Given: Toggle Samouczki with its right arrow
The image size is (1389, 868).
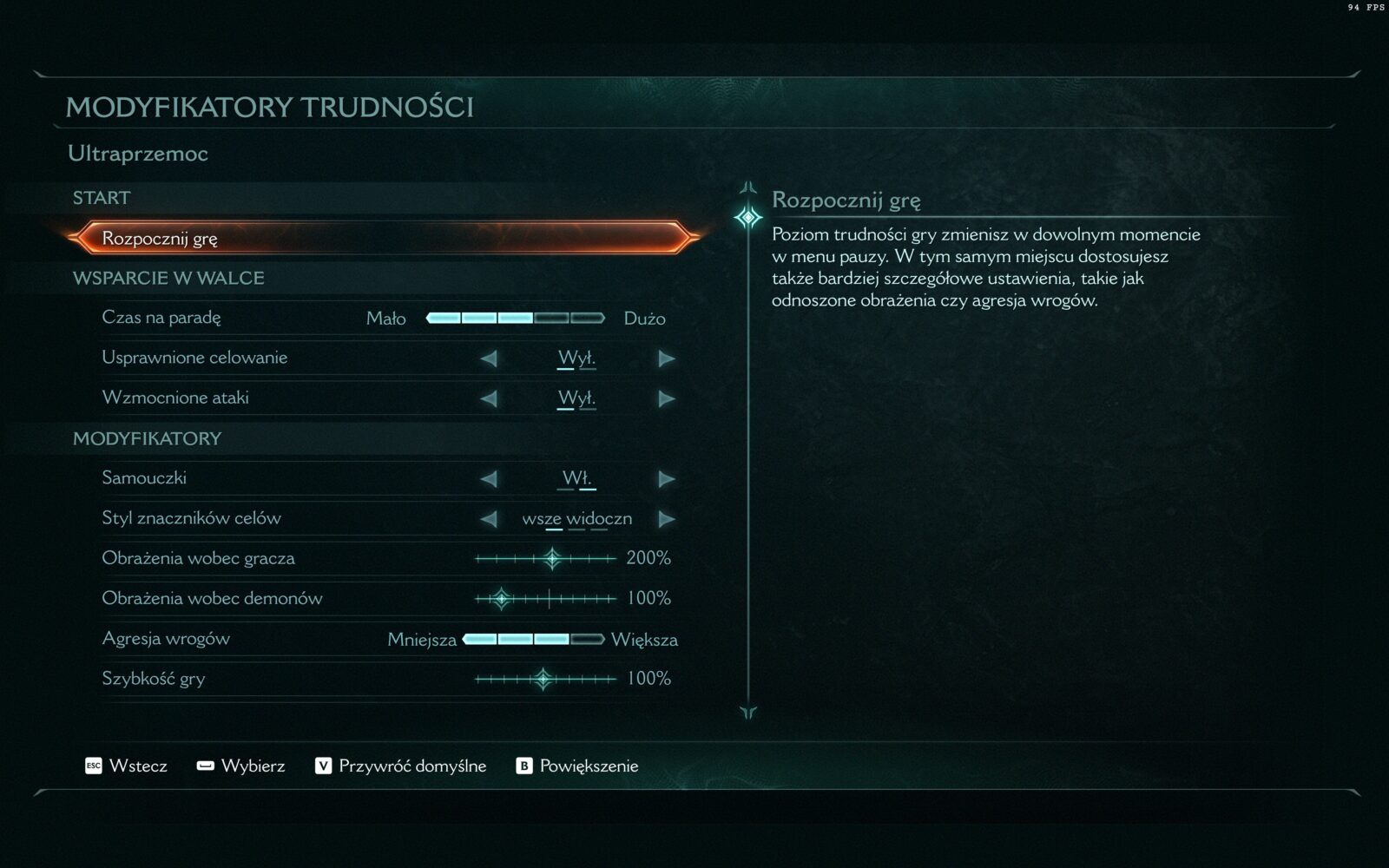Looking at the screenshot, I should [x=666, y=479].
